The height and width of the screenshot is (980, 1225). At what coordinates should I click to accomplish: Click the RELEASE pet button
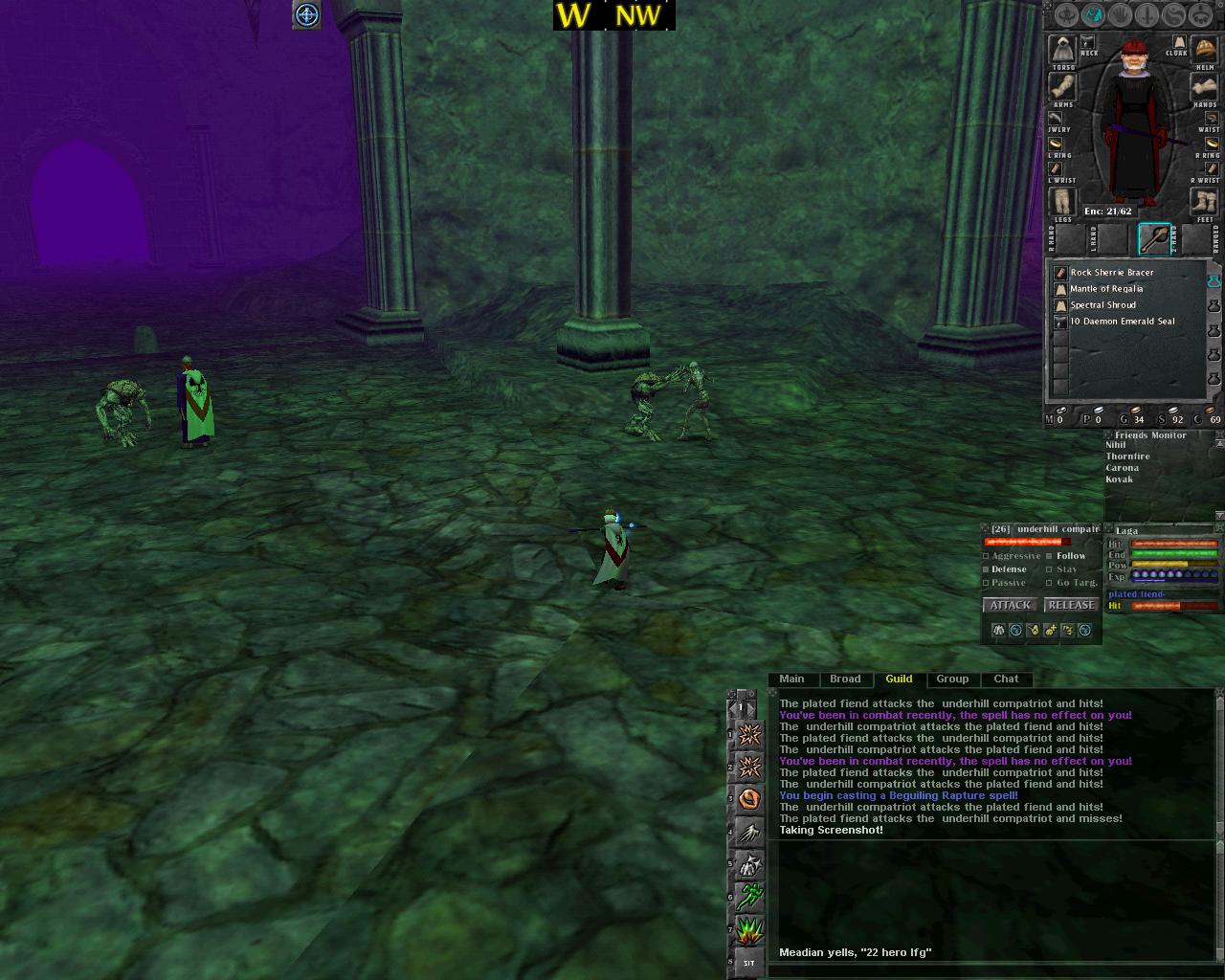click(x=1071, y=605)
